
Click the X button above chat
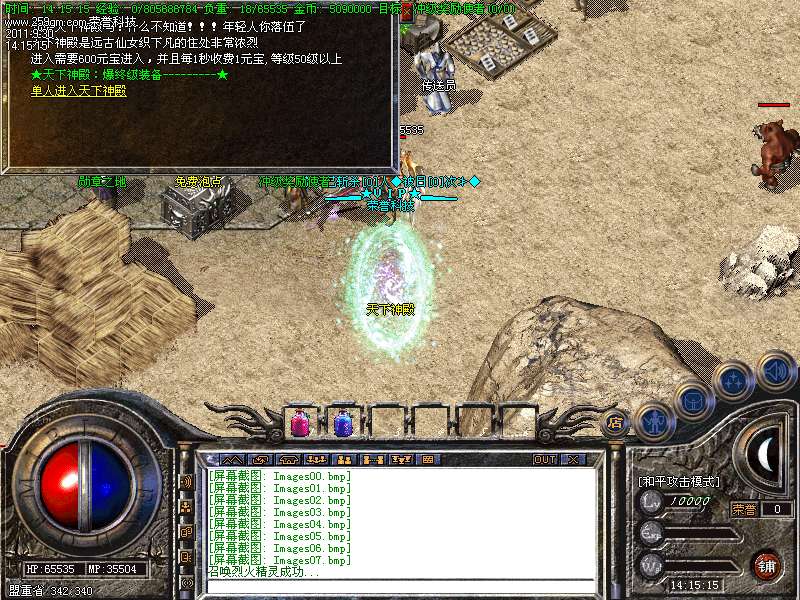[x=573, y=459]
